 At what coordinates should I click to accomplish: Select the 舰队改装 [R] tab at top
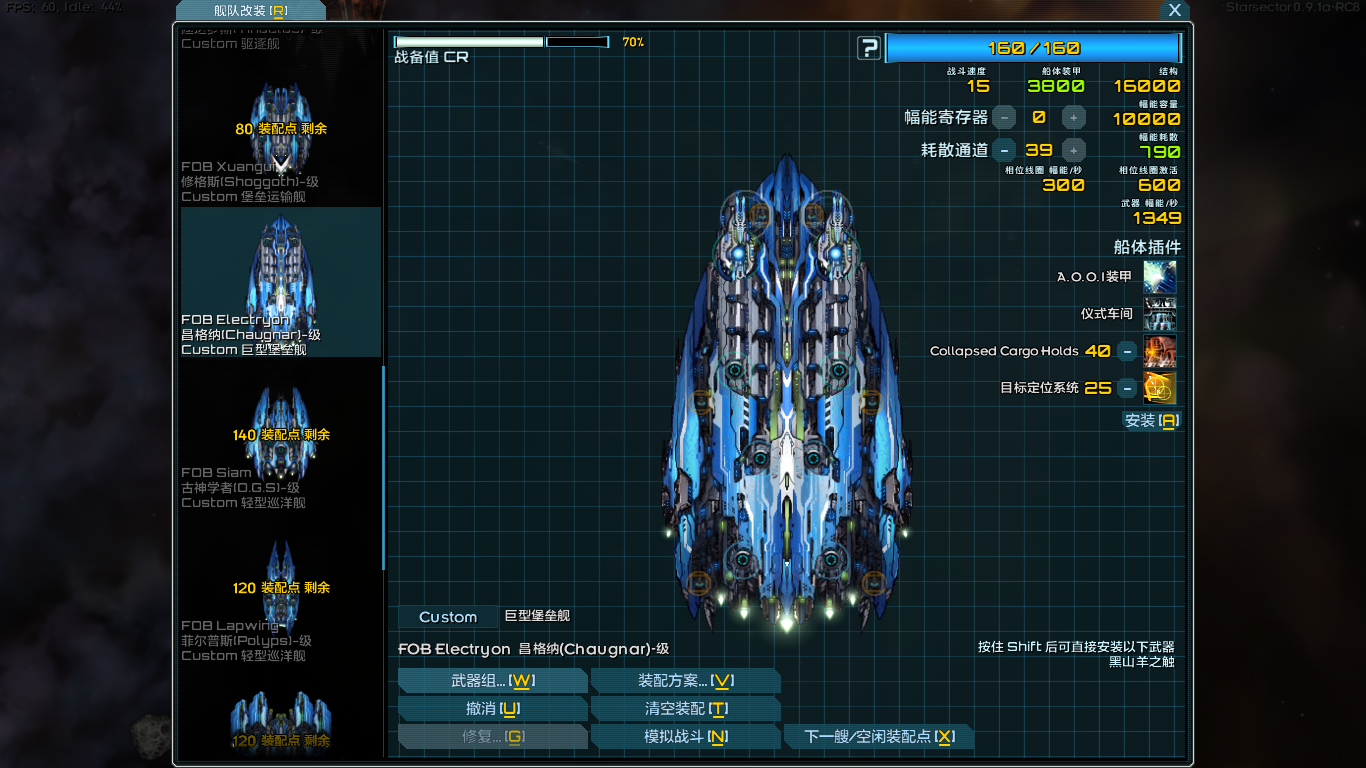tap(249, 10)
